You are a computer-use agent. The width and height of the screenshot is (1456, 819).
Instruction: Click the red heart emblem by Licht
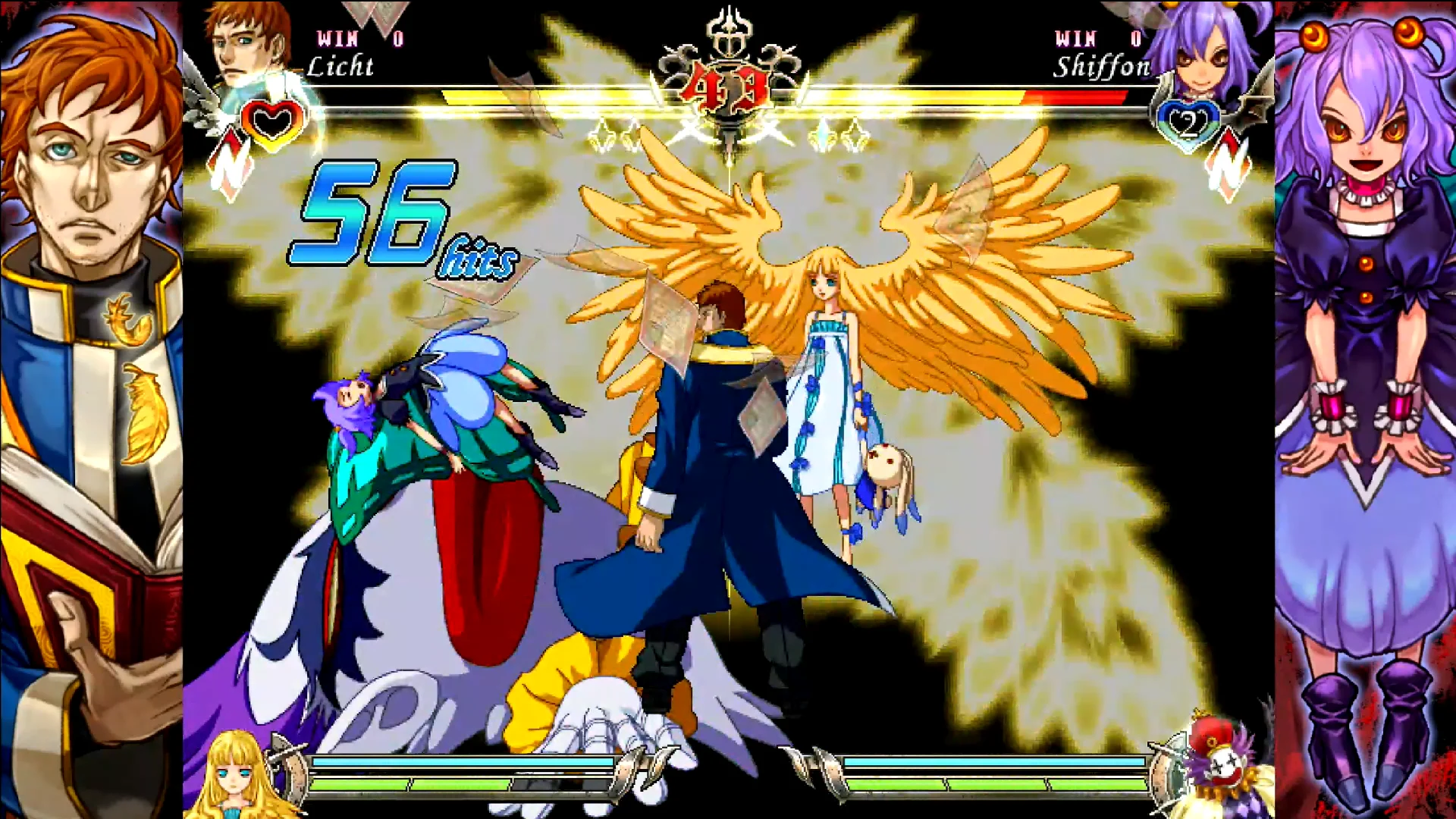pos(273,121)
